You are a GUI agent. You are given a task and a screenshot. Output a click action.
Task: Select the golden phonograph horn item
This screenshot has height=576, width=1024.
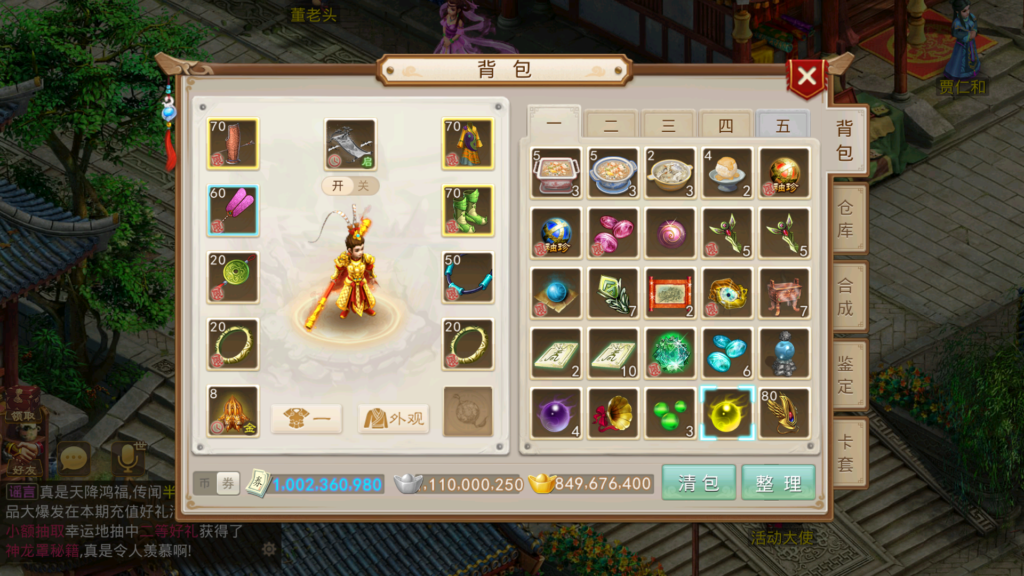(x=613, y=413)
